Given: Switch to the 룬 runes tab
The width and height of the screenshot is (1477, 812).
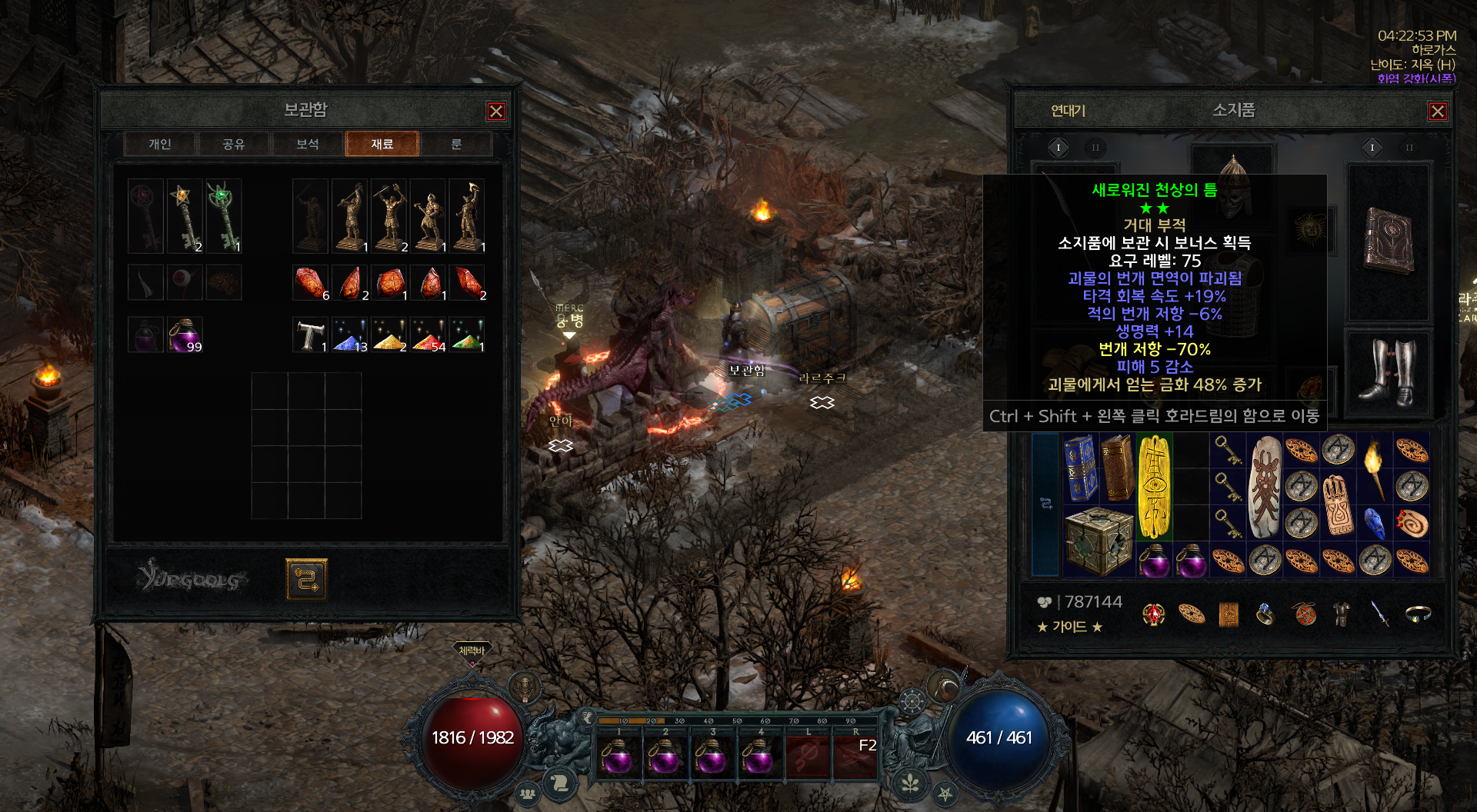Looking at the screenshot, I should [456, 144].
